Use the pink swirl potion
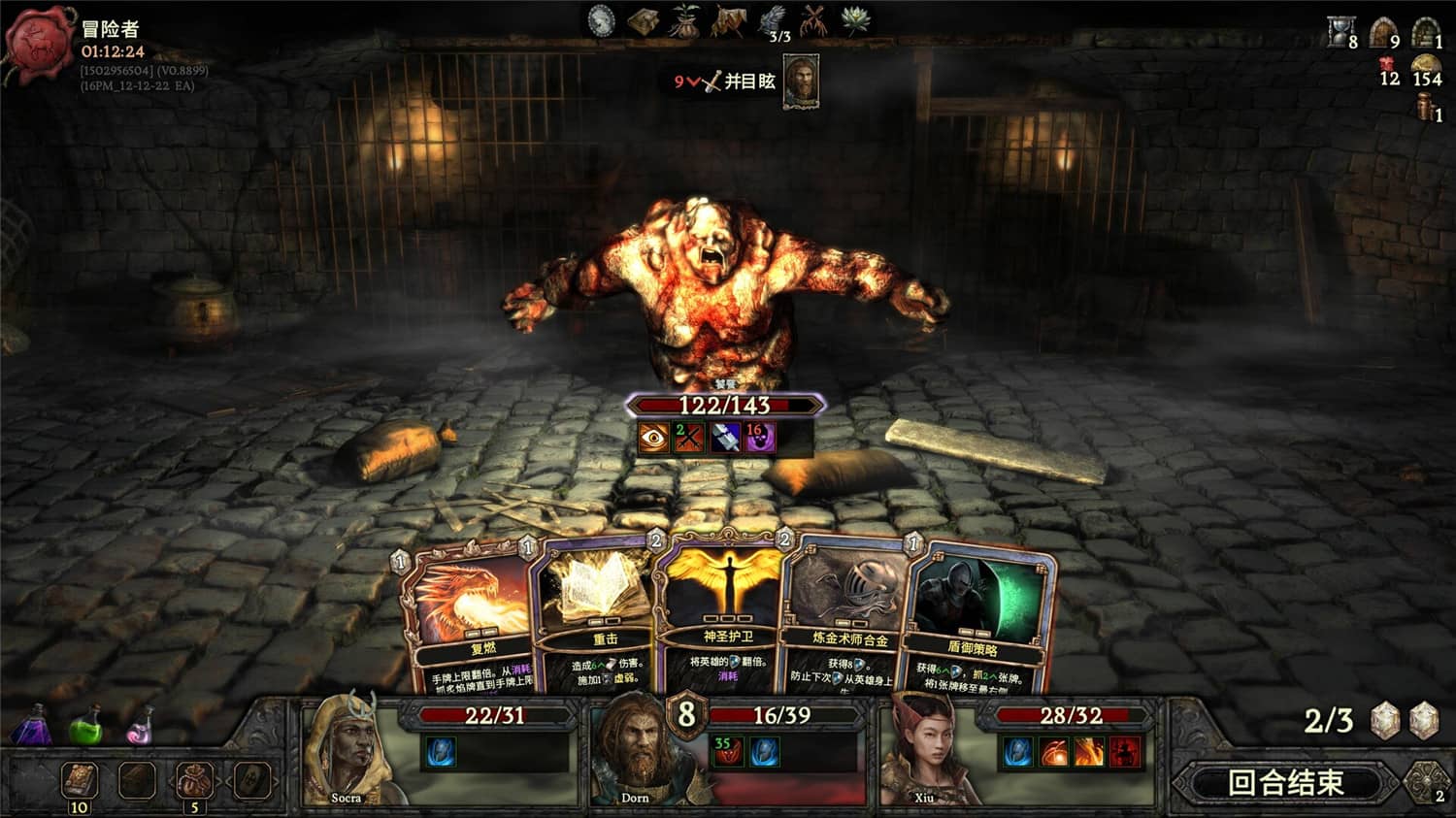This screenshot has width=1456, height=818. coord(141,726)
